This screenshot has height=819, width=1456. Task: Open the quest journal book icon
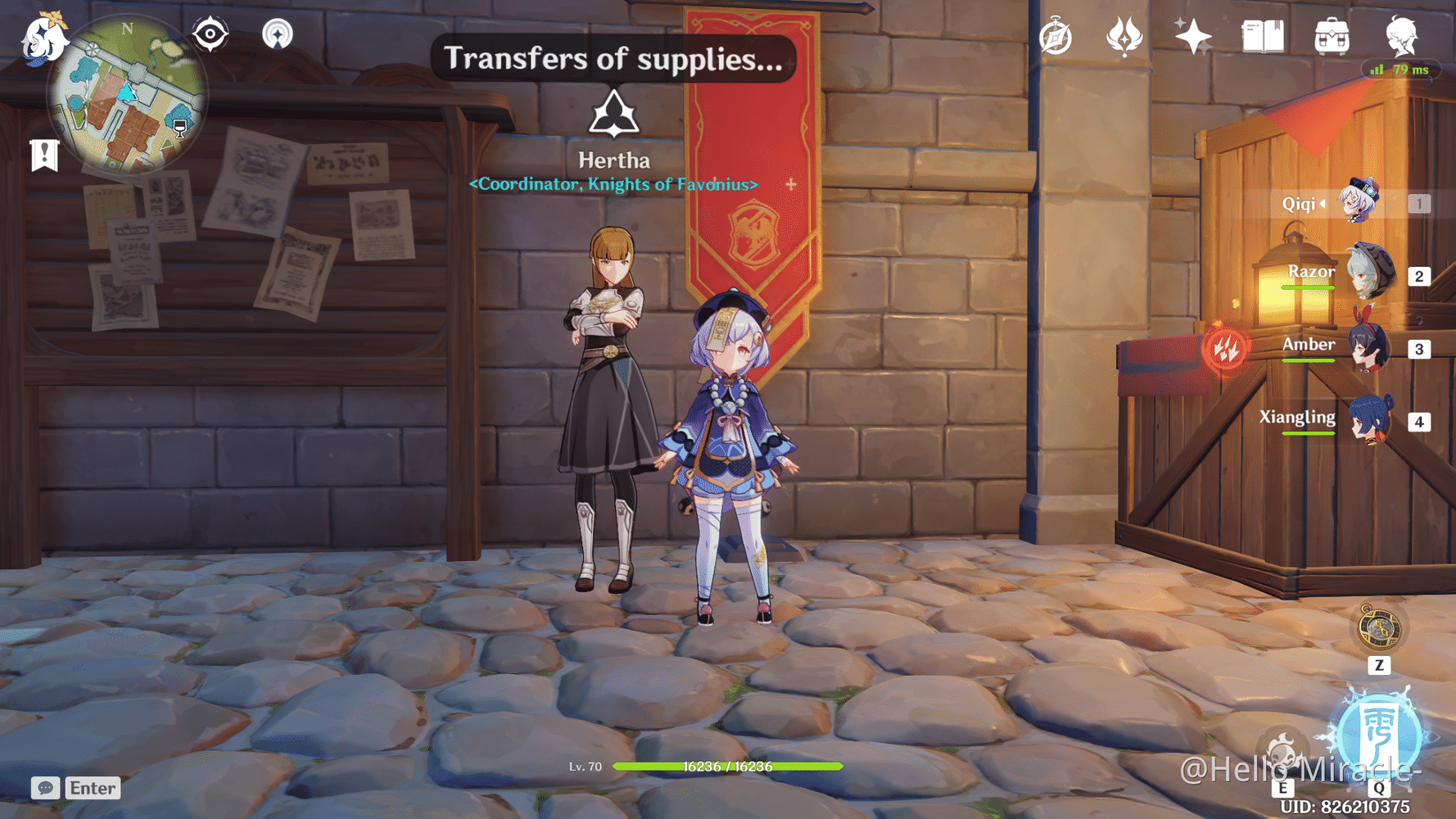[1264, 34]
